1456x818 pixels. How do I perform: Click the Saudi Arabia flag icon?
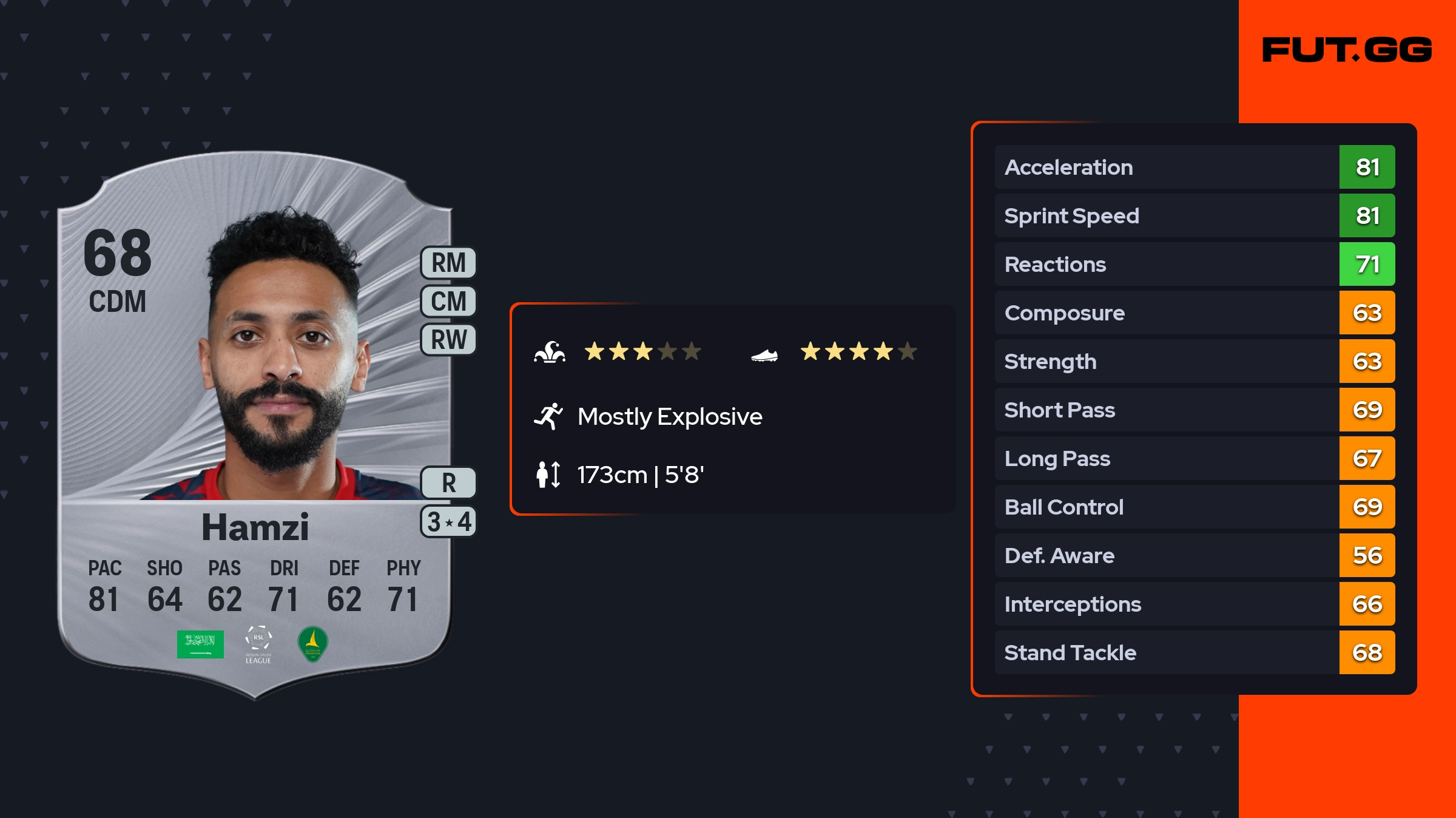pos(200,644)
